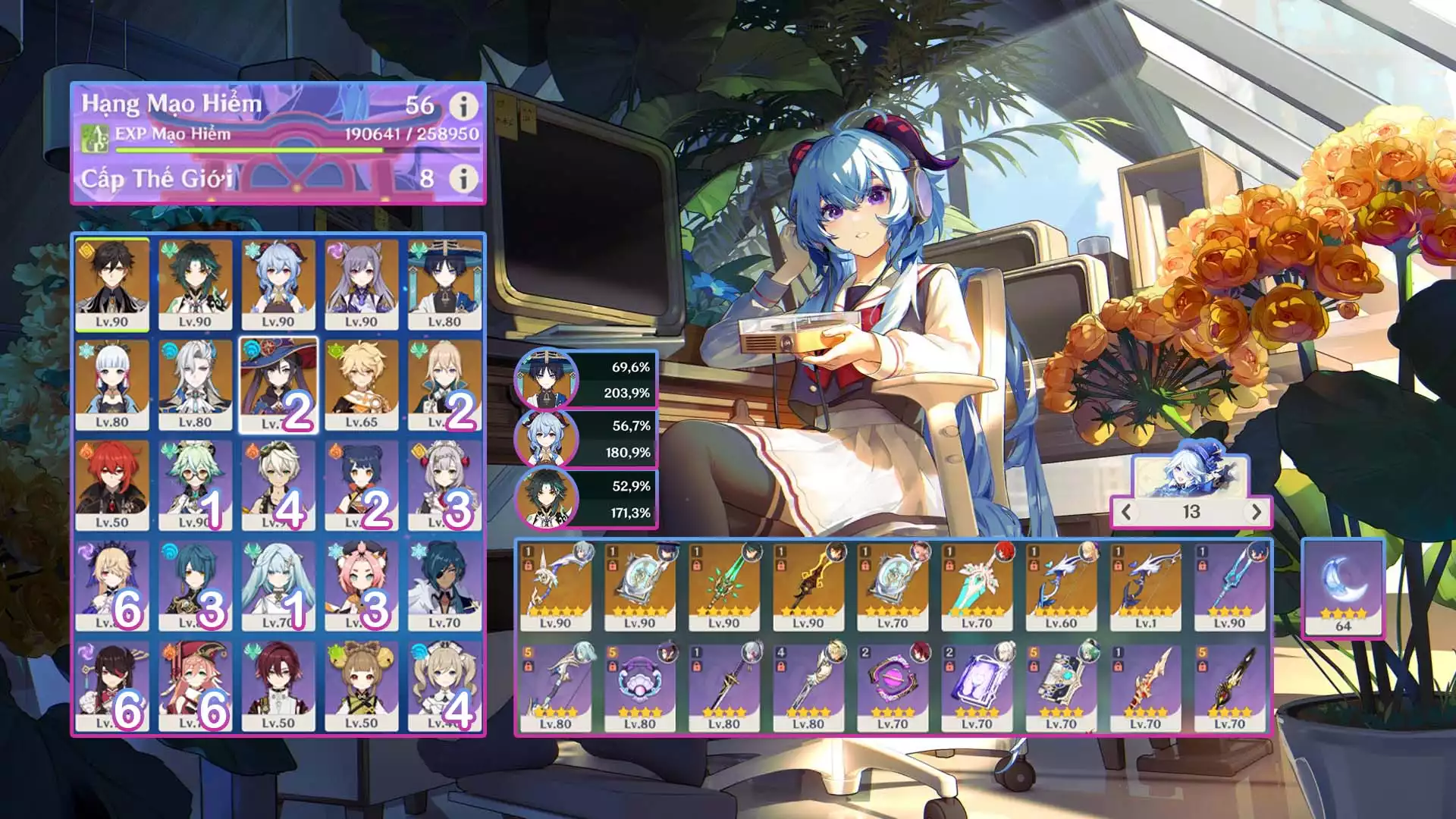Viewport: 1456px width, 819px height.
Task: Choose the Kaeya Lv.70 character tile
Action: [444, 585]
